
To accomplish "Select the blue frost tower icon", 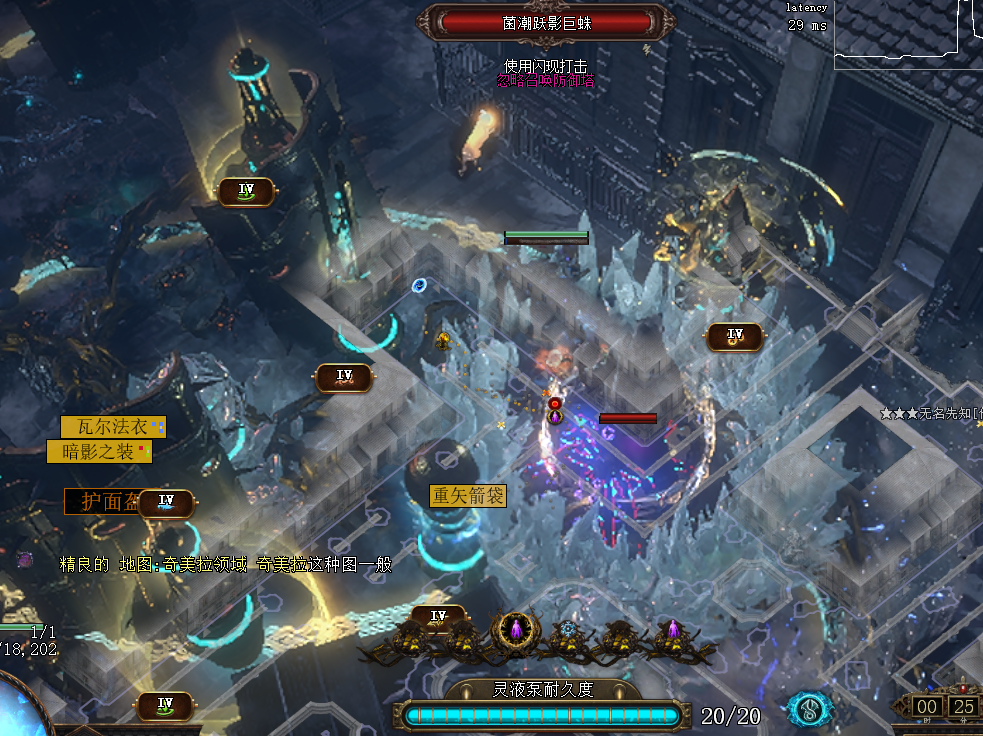I will tap(568, 630).
